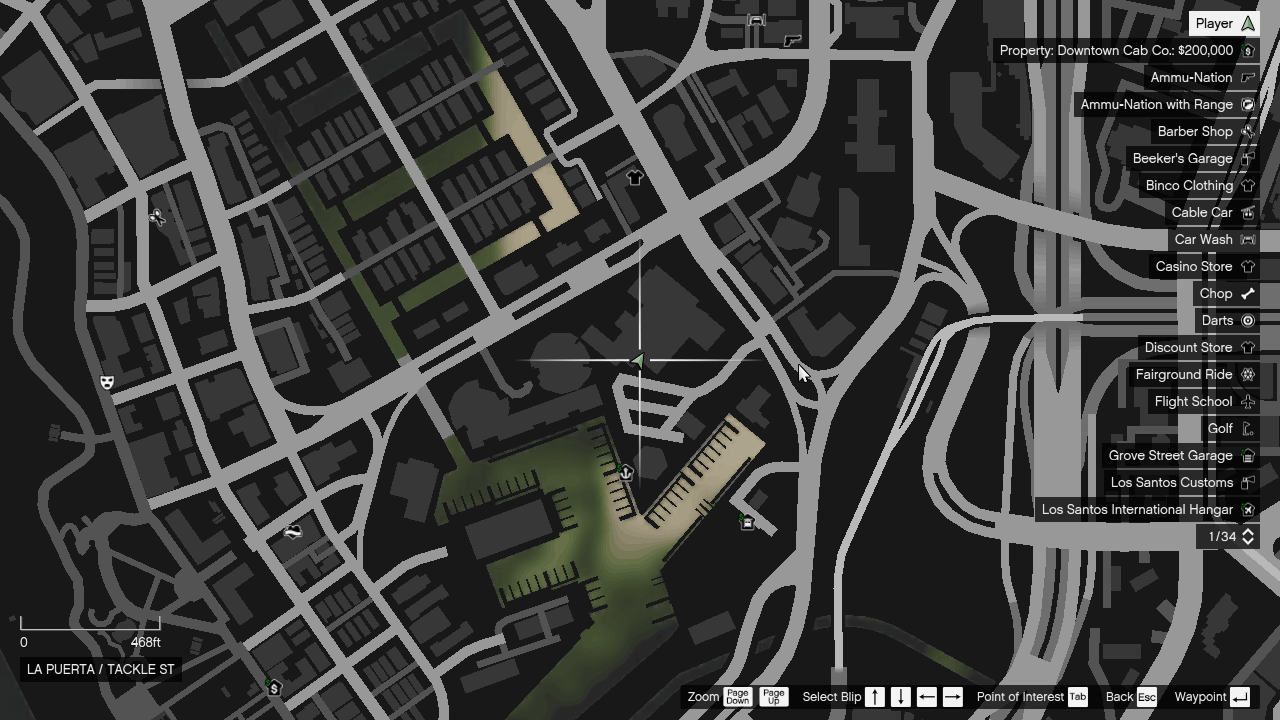Select the t-shirt clothing store blip
The height and width of the screenshot is (720, 1280).
pyautogui.click(x=634, y=177)
